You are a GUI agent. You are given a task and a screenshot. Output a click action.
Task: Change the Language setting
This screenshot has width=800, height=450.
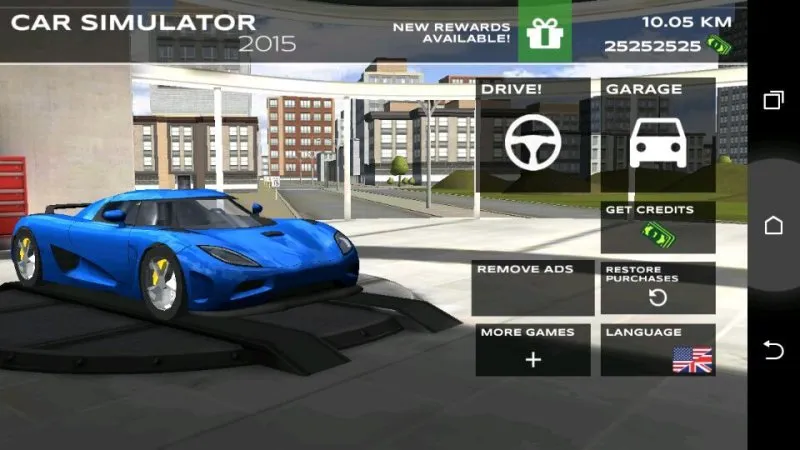click(658, 349)
